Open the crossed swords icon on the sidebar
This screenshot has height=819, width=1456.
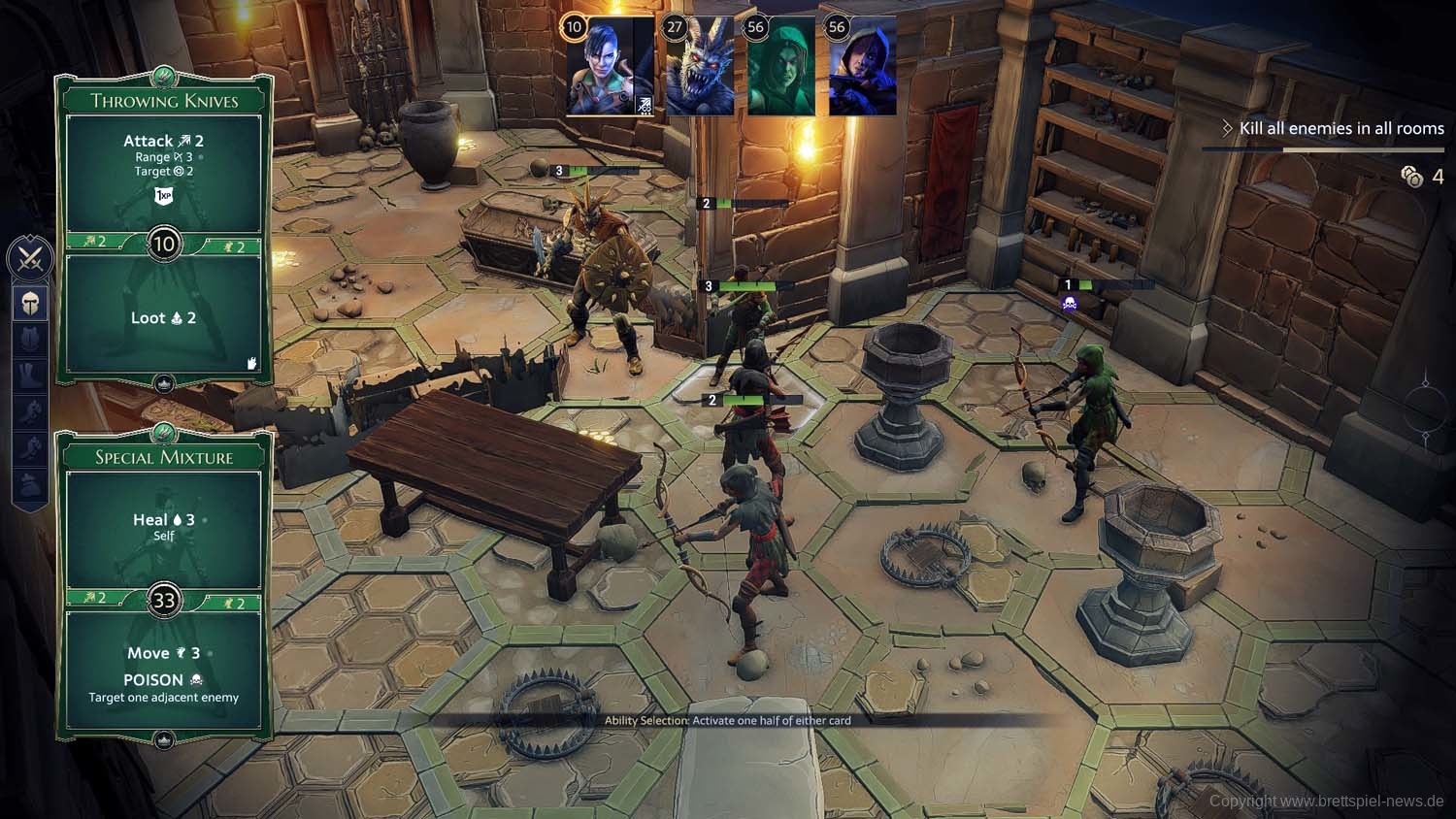[x=30, y=259]
